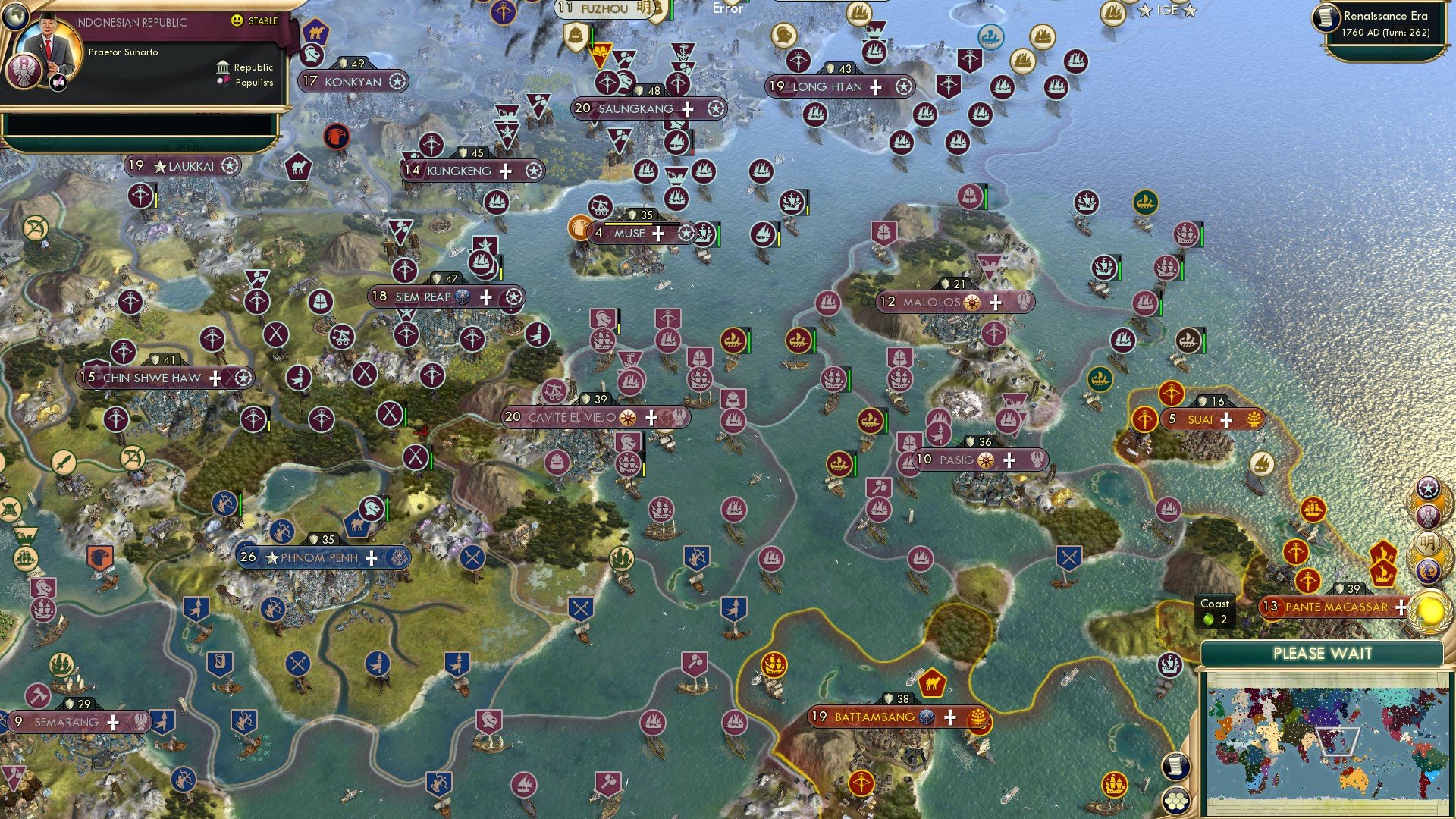Open the Kungkeng city screen banner
The width and height of the screenshot is (1456, 819).
[458, 171]
